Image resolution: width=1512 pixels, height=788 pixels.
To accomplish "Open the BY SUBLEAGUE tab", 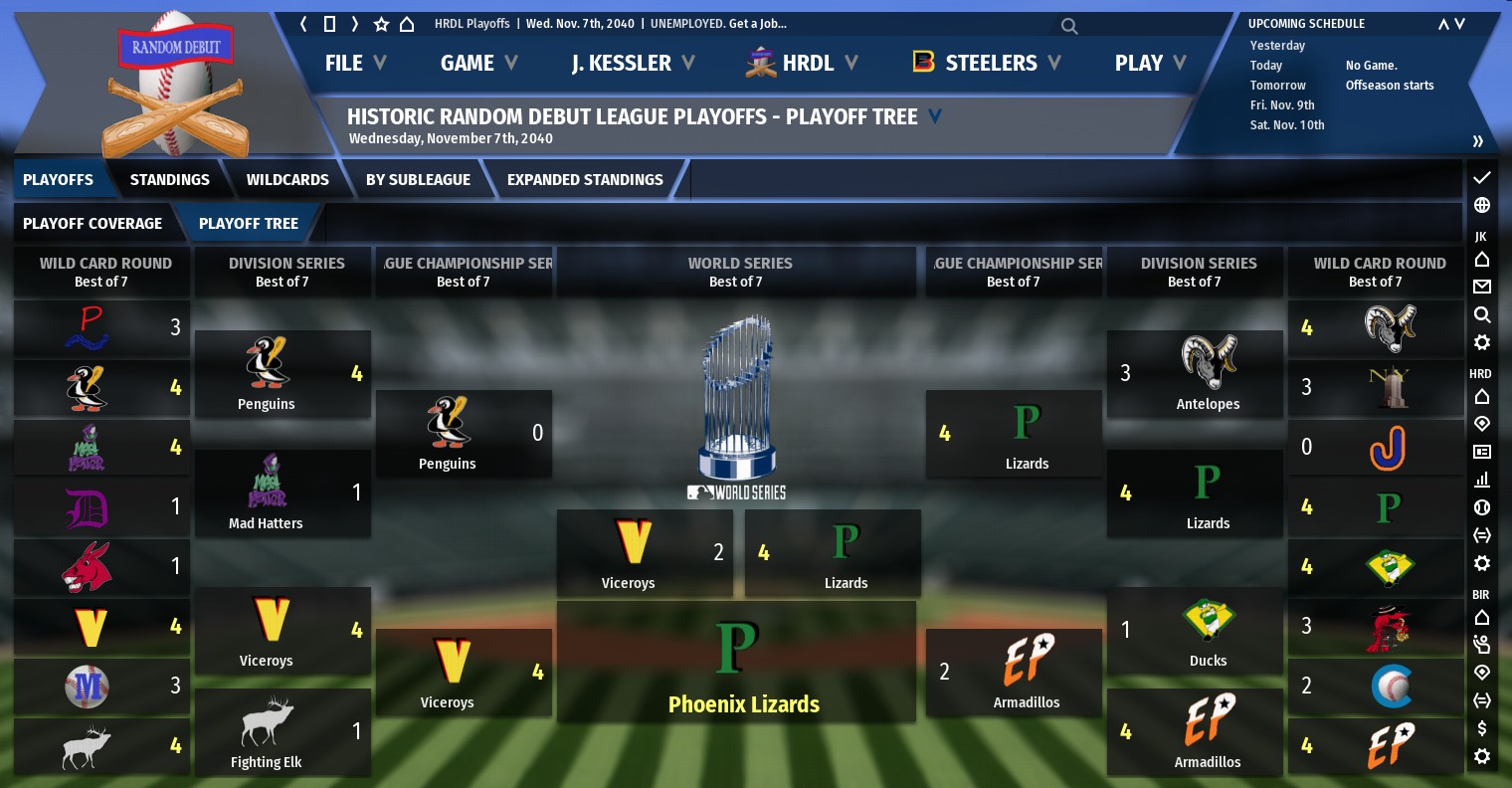I will pyautogui.click(x=418, y=180).
